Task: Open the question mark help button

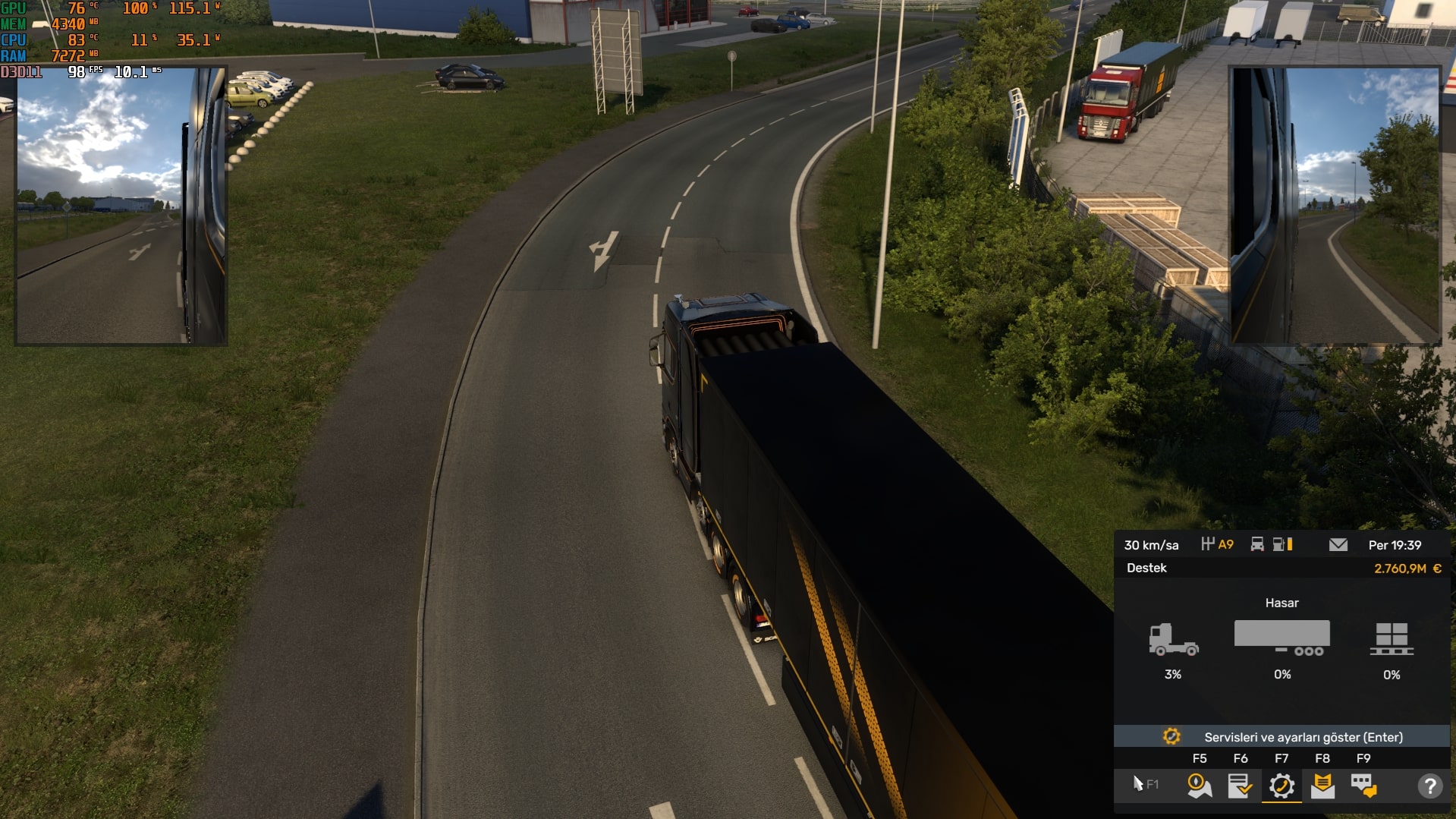Action: click(1429, 786)
